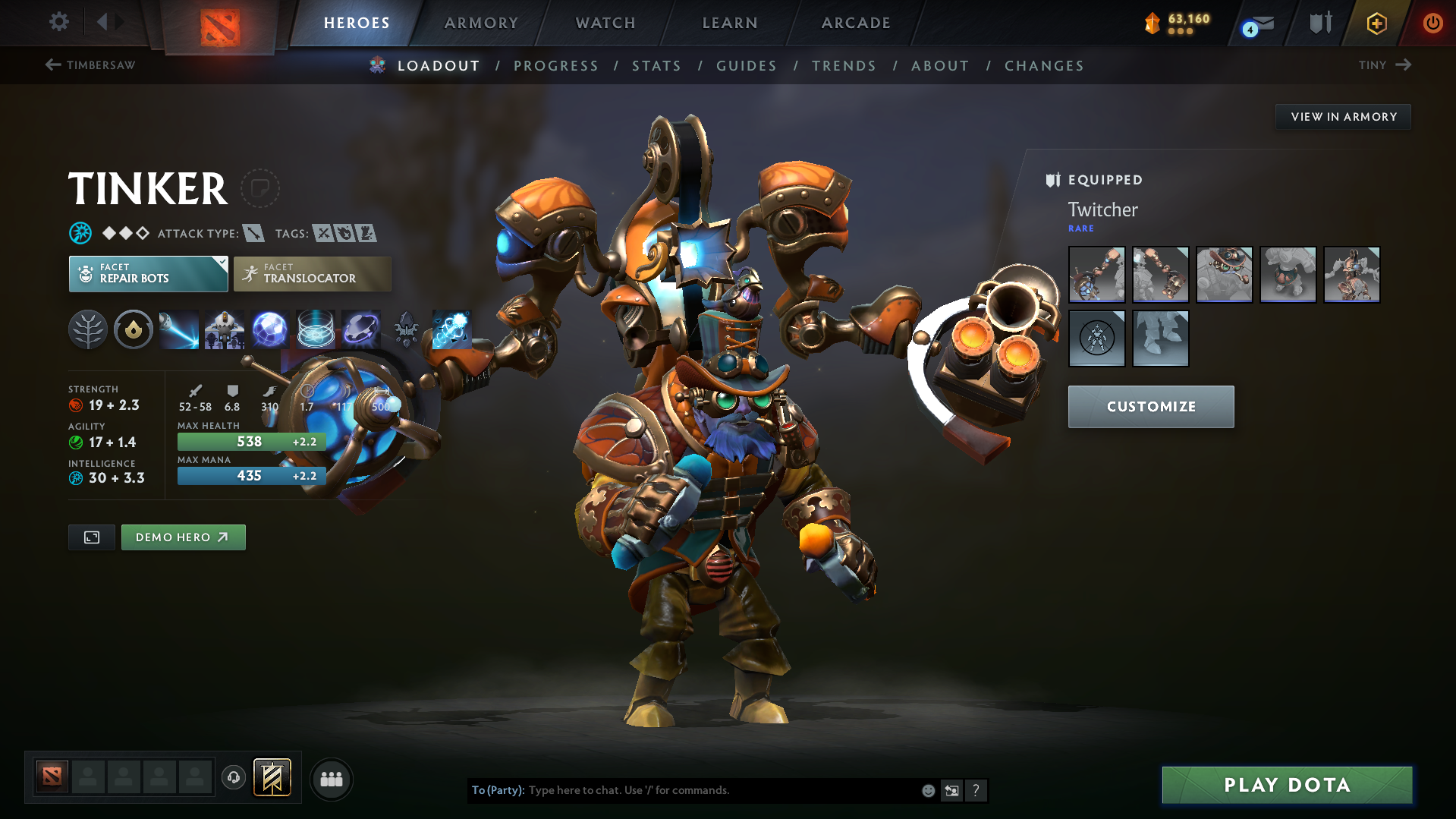Go back to Timbersaw with the left arrow

coord(52,65)
